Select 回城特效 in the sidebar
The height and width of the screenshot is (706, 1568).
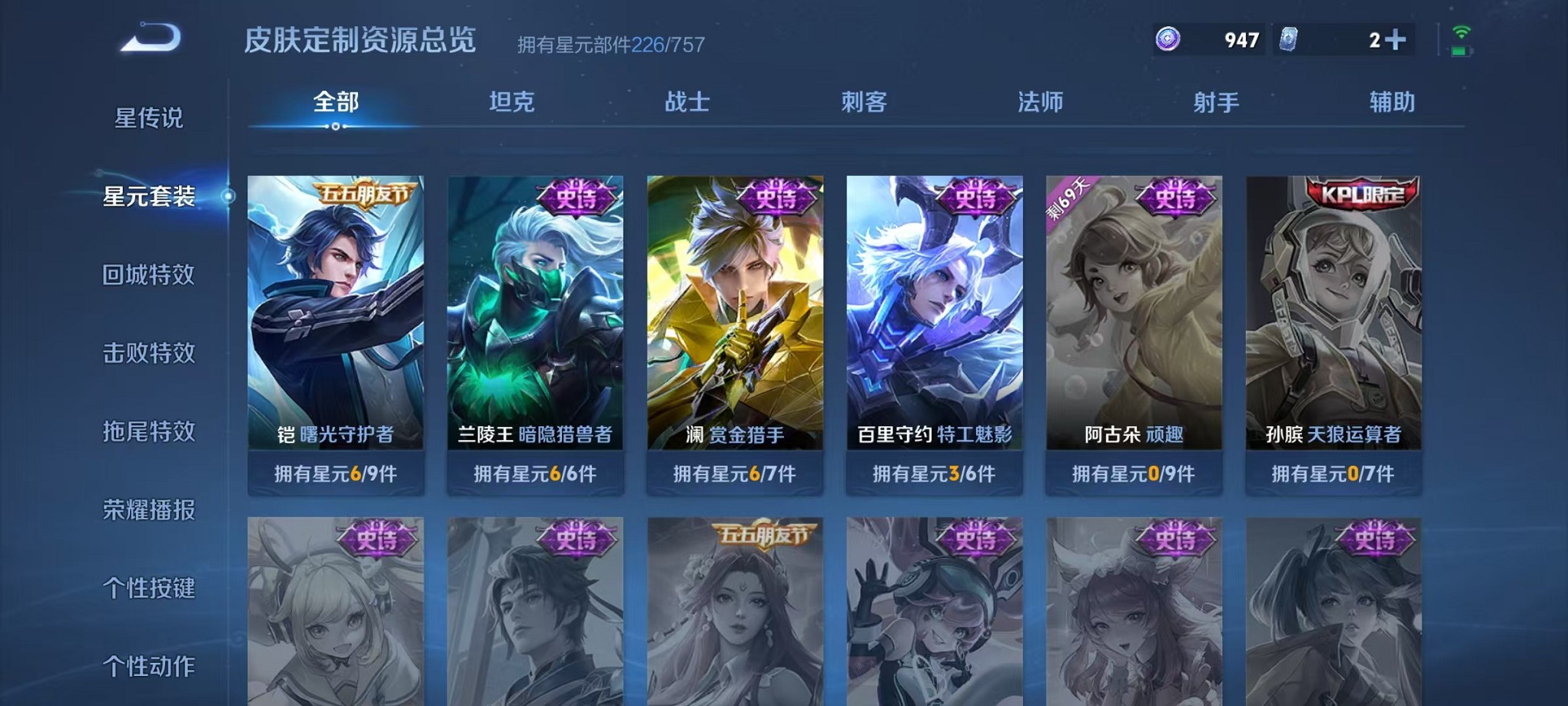(x=148, y=274)
